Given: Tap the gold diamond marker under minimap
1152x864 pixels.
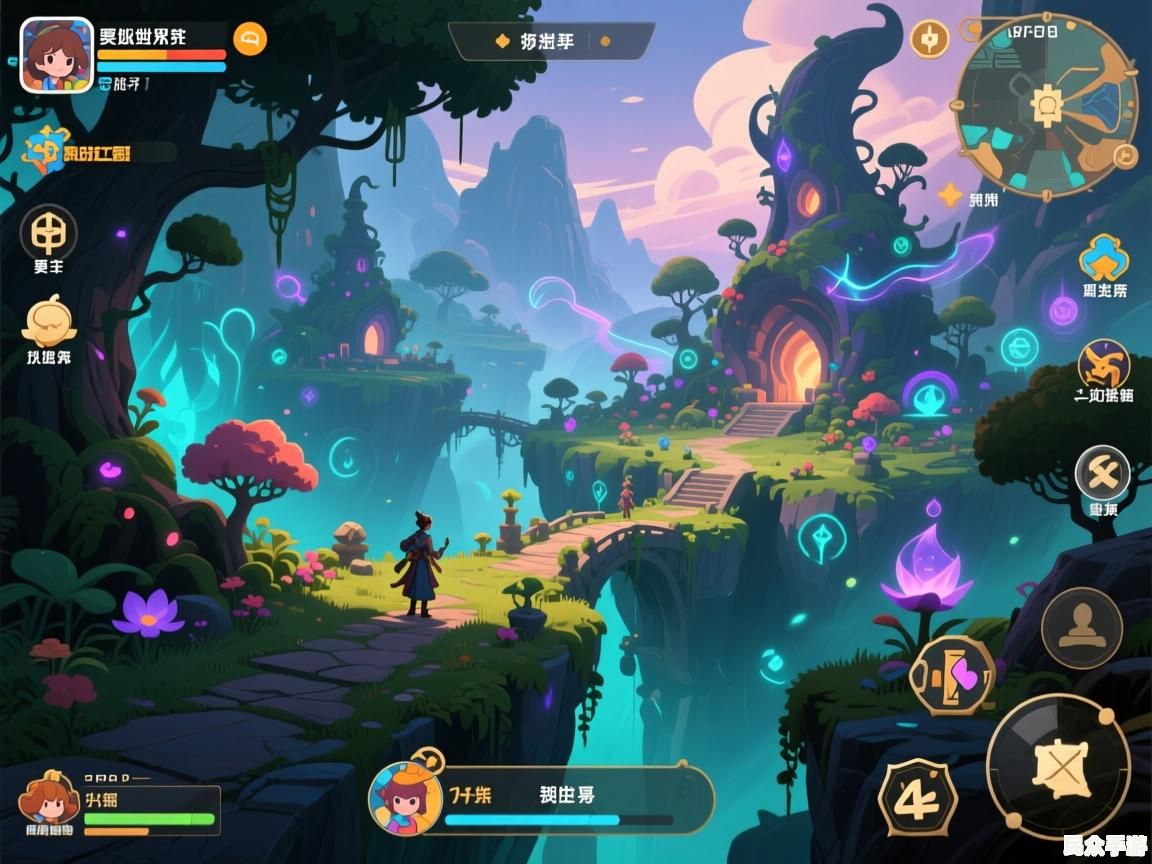Looking at the screenshot, I should (949, 194).
